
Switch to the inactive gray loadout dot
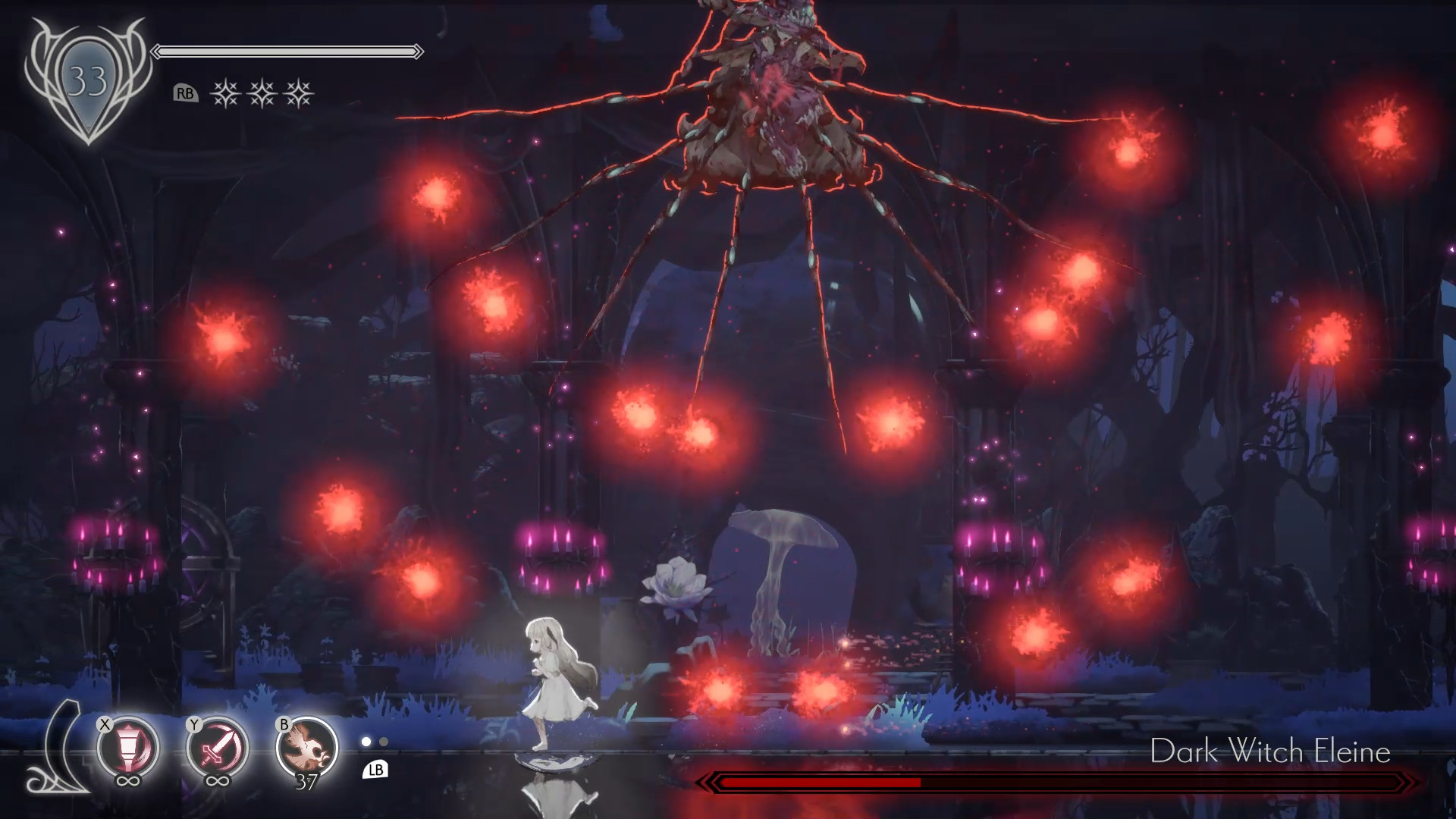pos(383,743)
